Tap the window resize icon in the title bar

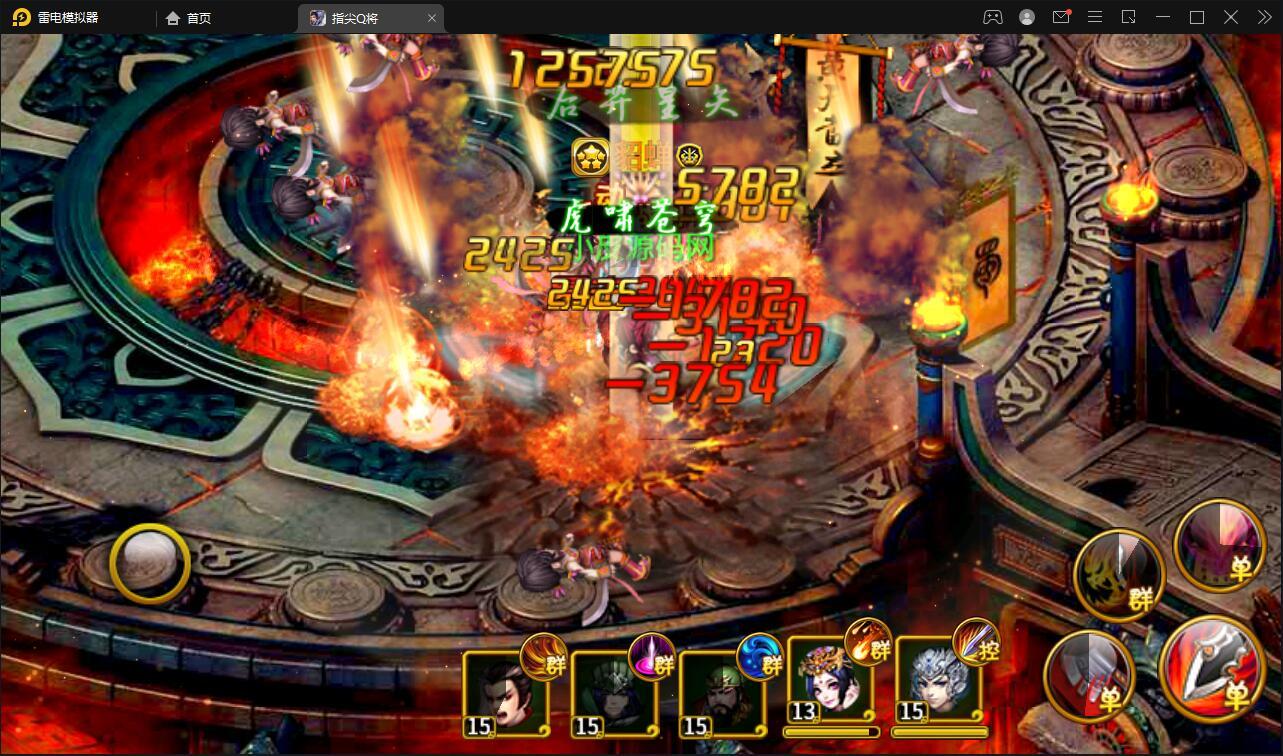pos(1130,17)
